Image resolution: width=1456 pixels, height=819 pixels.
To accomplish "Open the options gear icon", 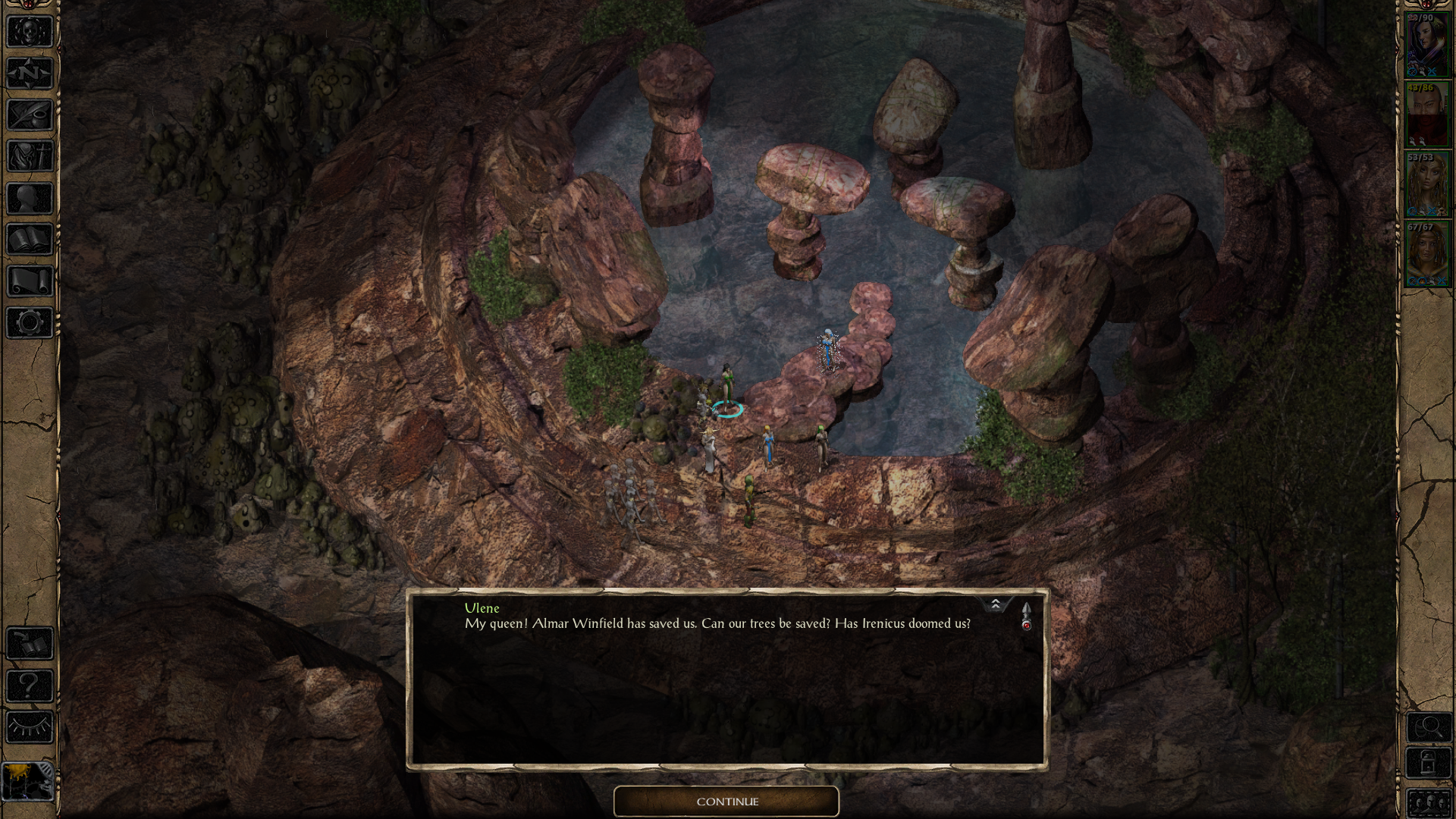I will 30,323.
